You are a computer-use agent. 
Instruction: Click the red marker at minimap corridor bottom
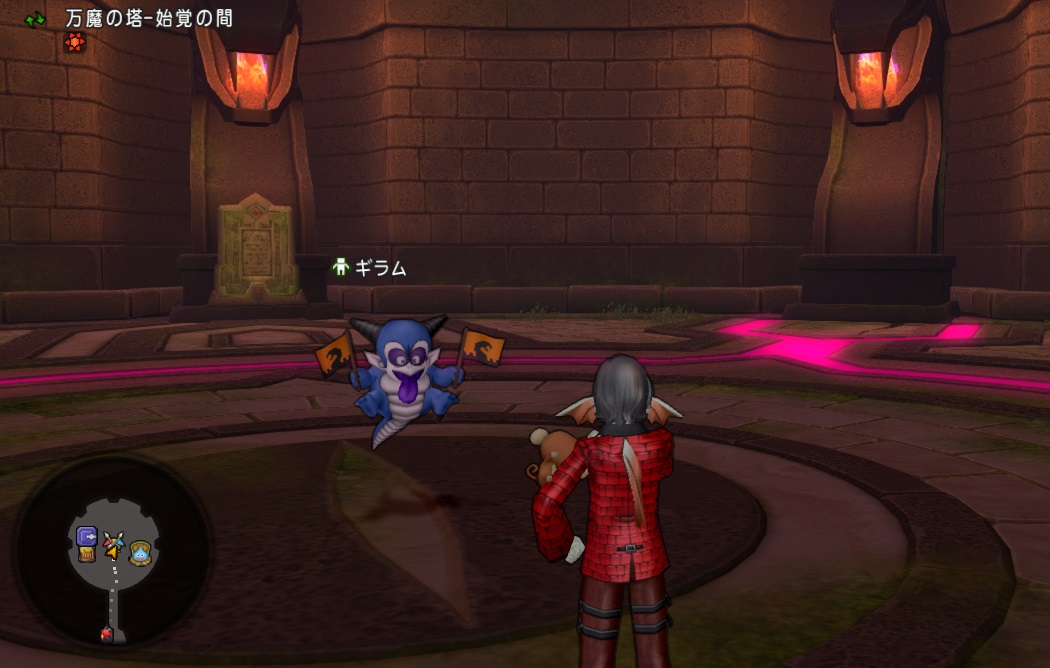107,633
